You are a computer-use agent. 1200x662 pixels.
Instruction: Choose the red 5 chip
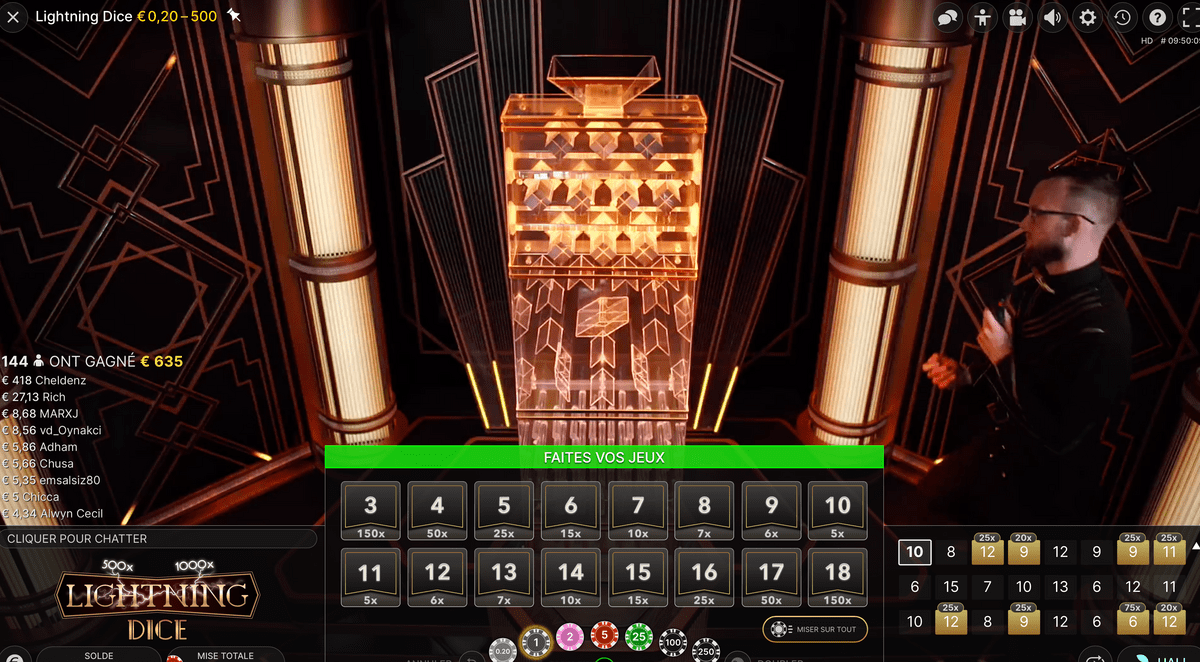tap(604, 634)
